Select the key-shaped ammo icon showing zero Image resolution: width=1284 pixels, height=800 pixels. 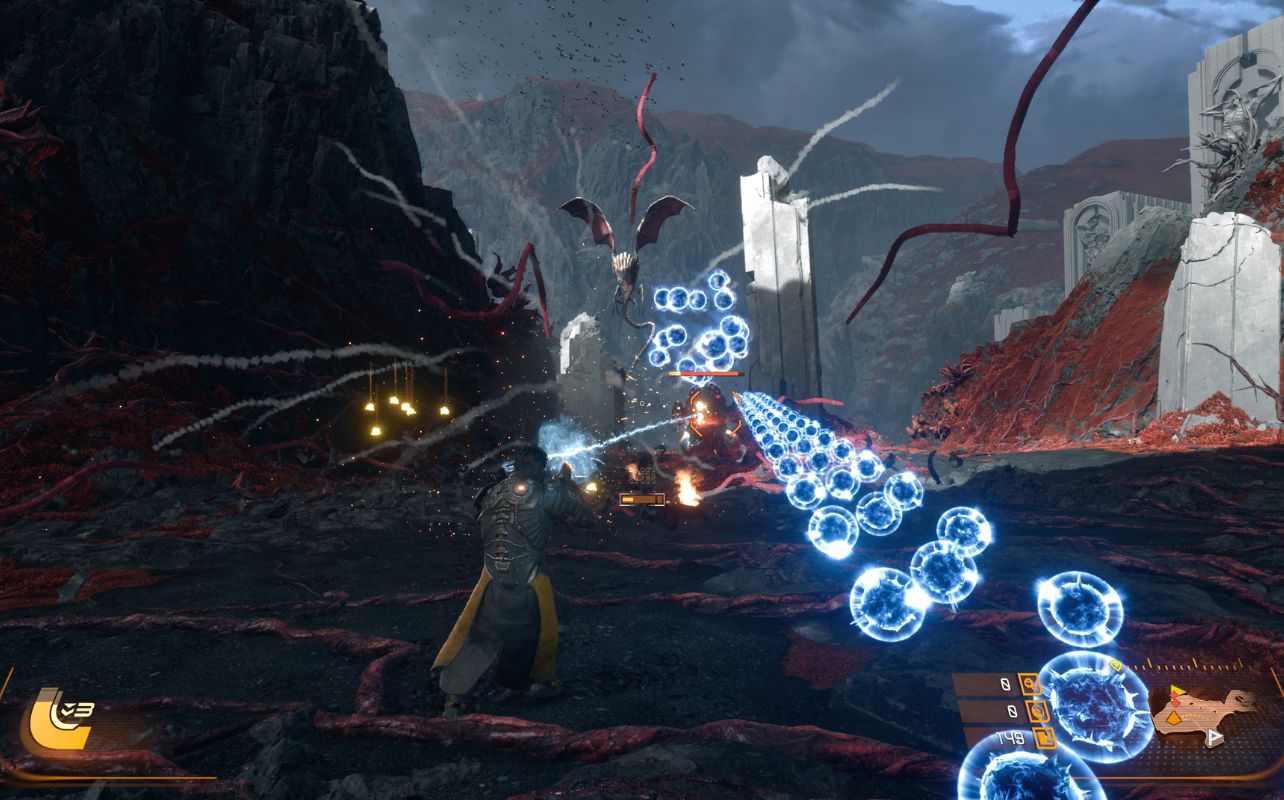[x=1032, y=684]
